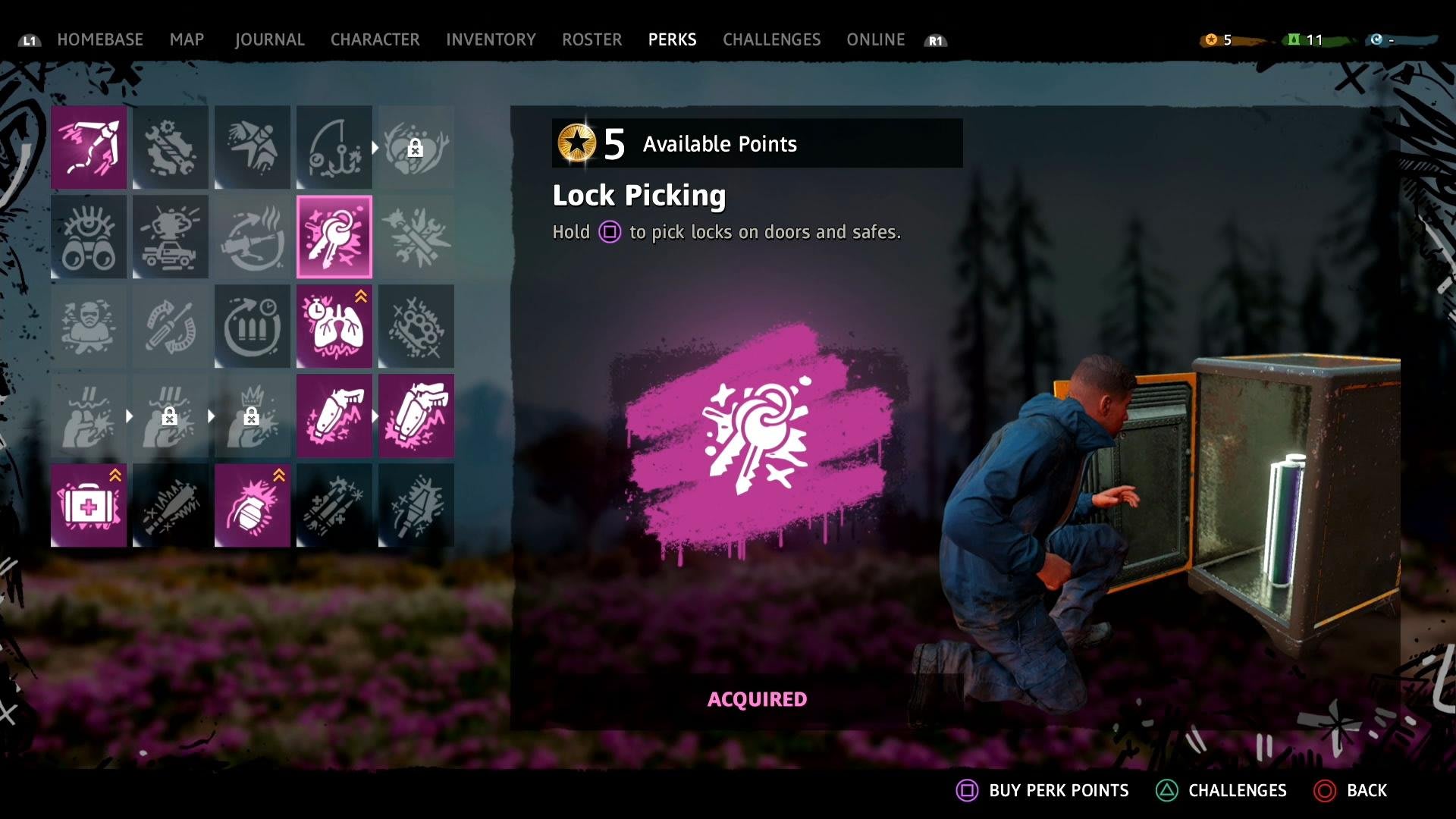The height and width of the screenshot is (819, 1456).
Task: Show the Inventory tab
Action: coord(491,39)
